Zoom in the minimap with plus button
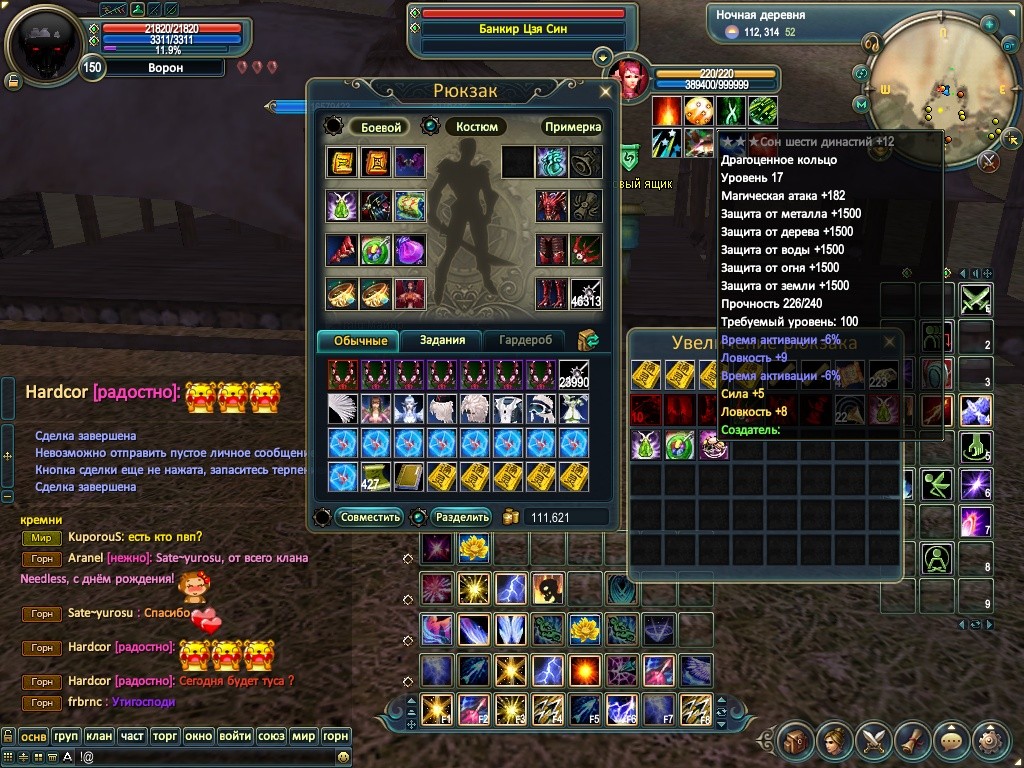The height and width of the screenshot is (768, 1024). [988, 24]
